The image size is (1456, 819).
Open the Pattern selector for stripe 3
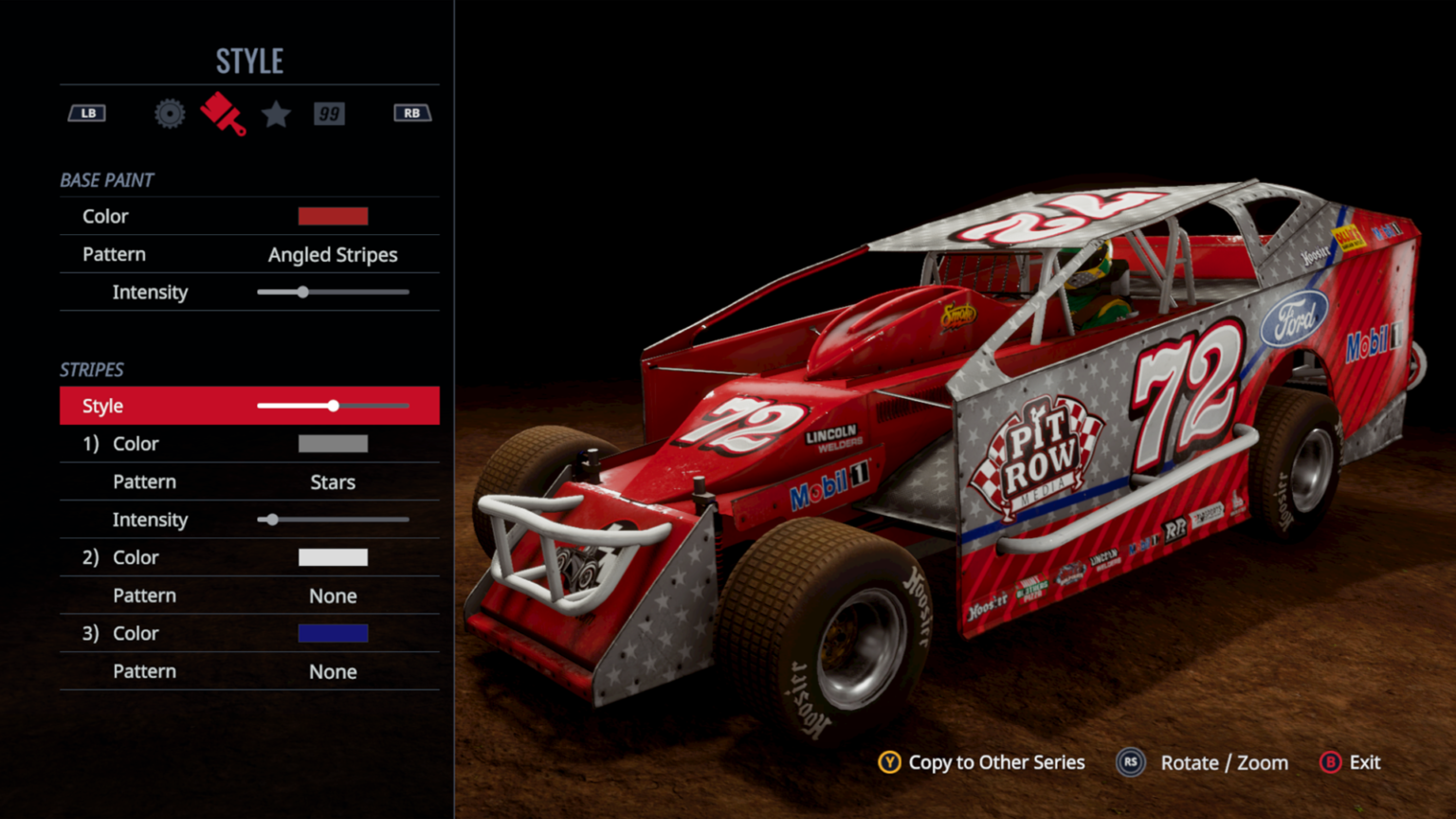point(333,671)
